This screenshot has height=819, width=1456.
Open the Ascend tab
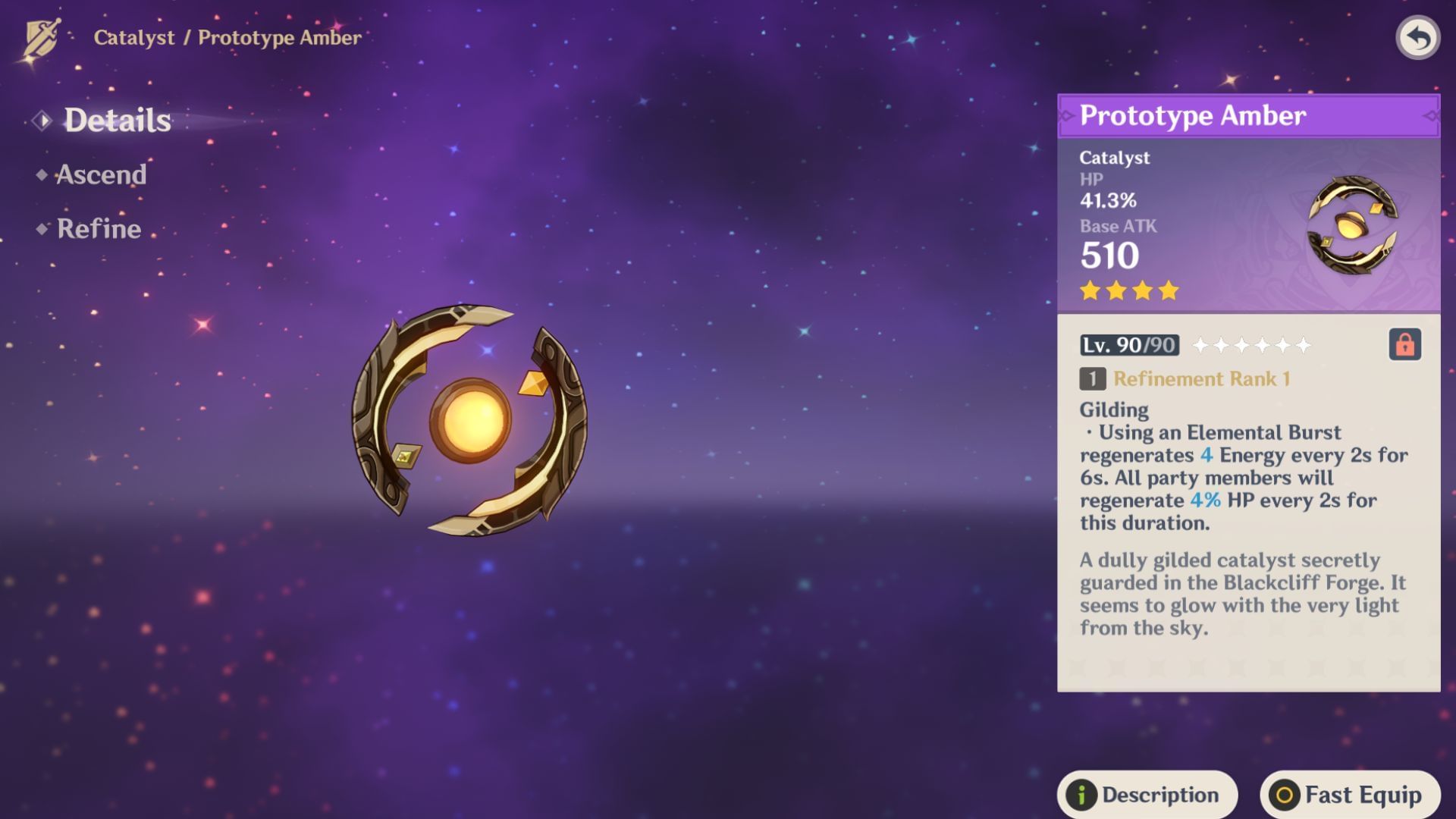pos(101,175)
